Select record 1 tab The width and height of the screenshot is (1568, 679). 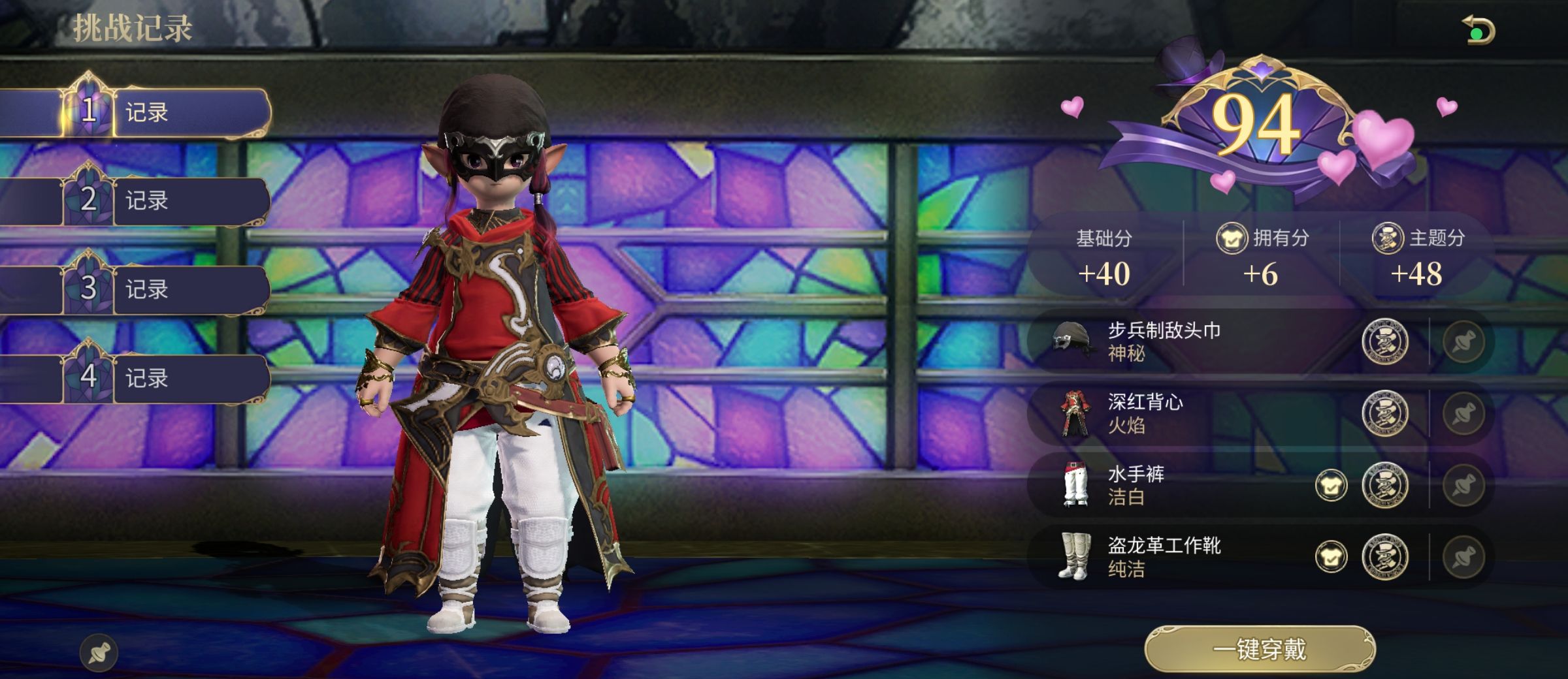pyautogui.click(x=163, y=112)
